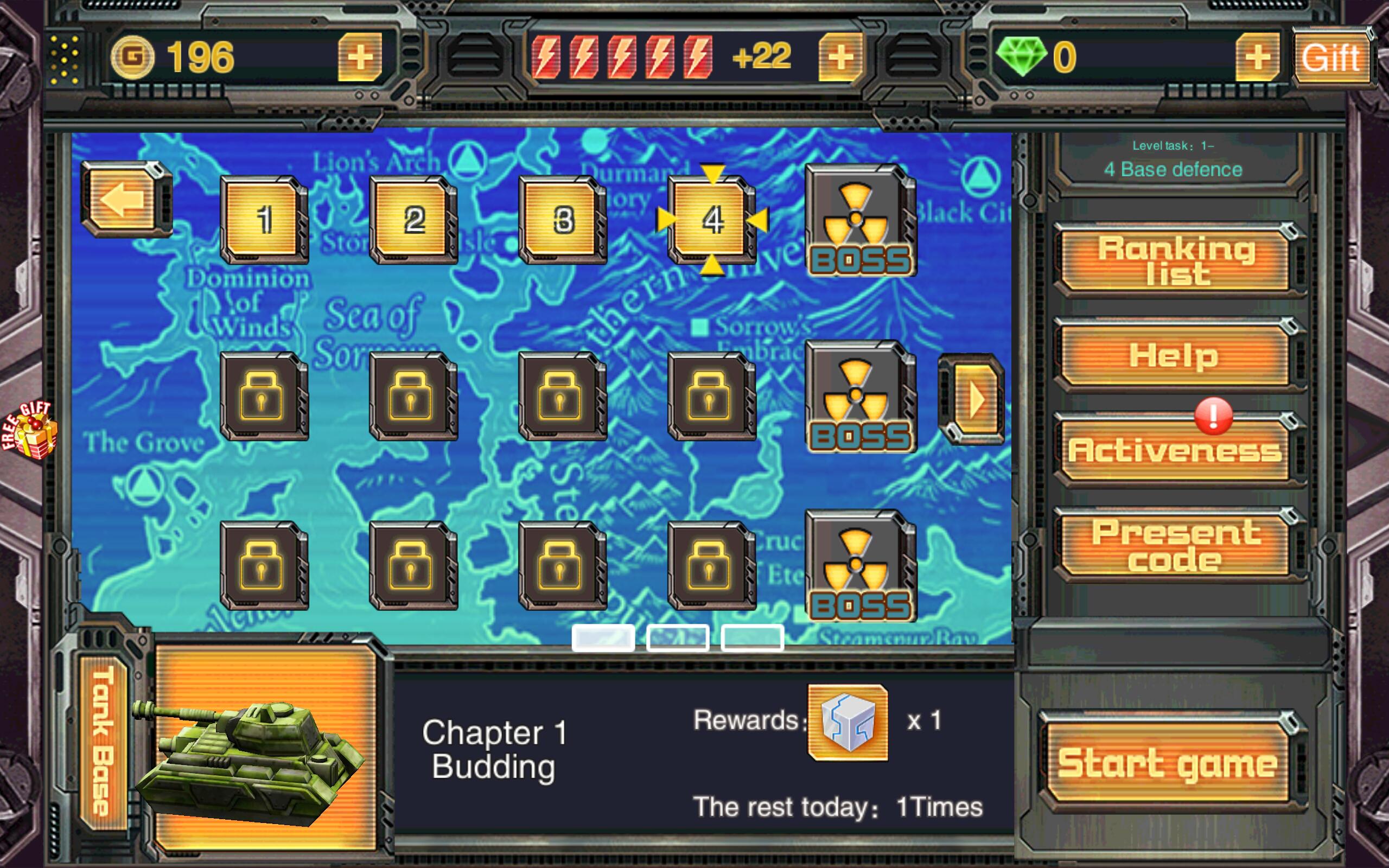Click the first page progress bar
This screenshot has height=868, width=1389.
tap(603, 637)
